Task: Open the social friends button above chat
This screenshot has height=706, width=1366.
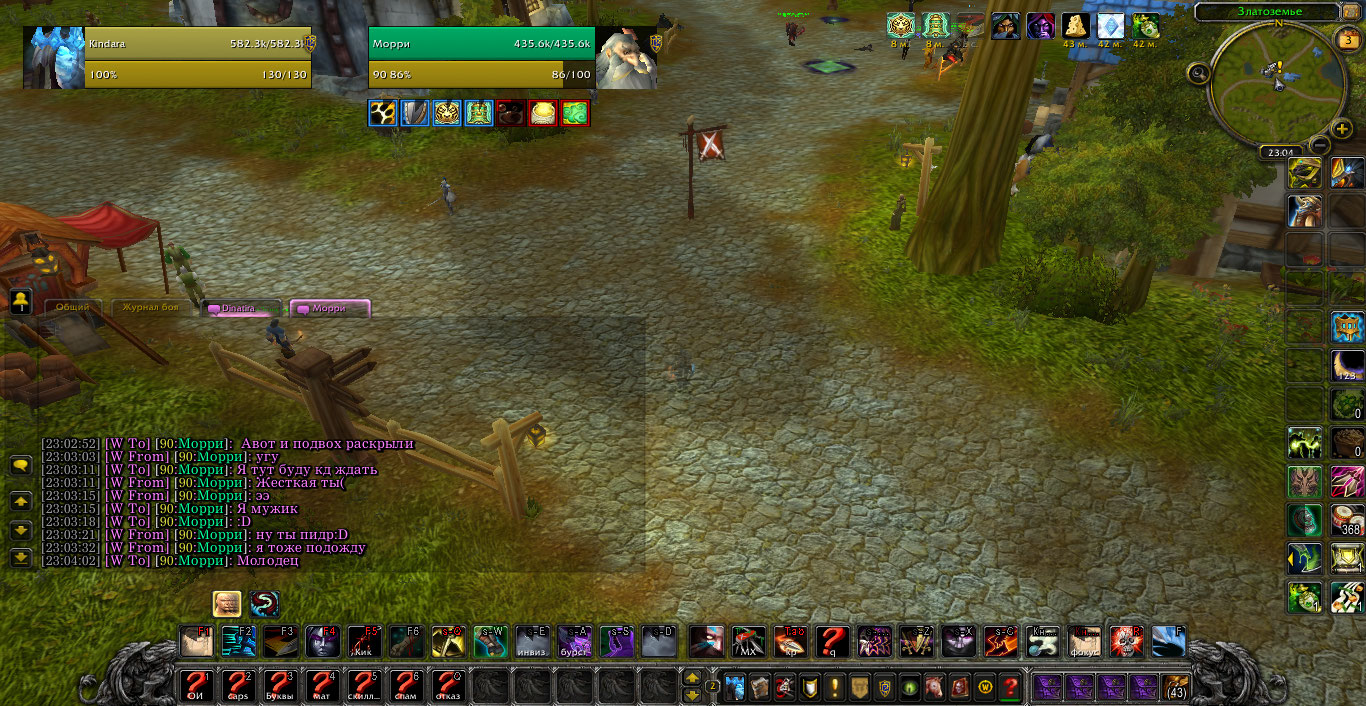Action: coord(20,301)
